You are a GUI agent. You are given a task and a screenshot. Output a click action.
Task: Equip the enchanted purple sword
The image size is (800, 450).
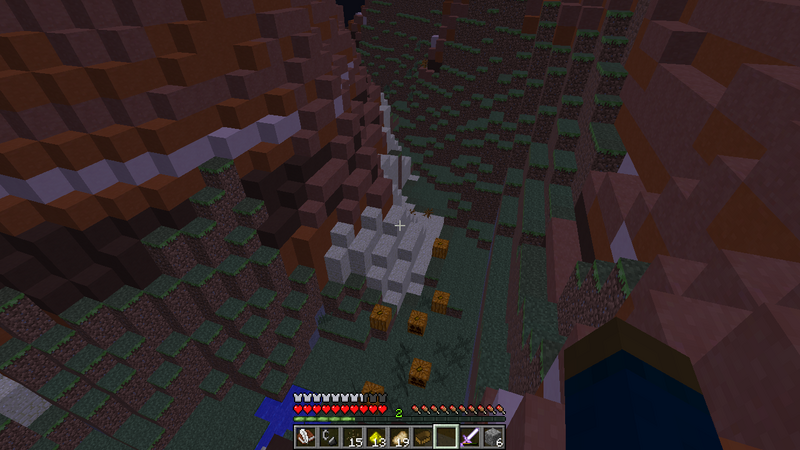[x=470, y=437]
